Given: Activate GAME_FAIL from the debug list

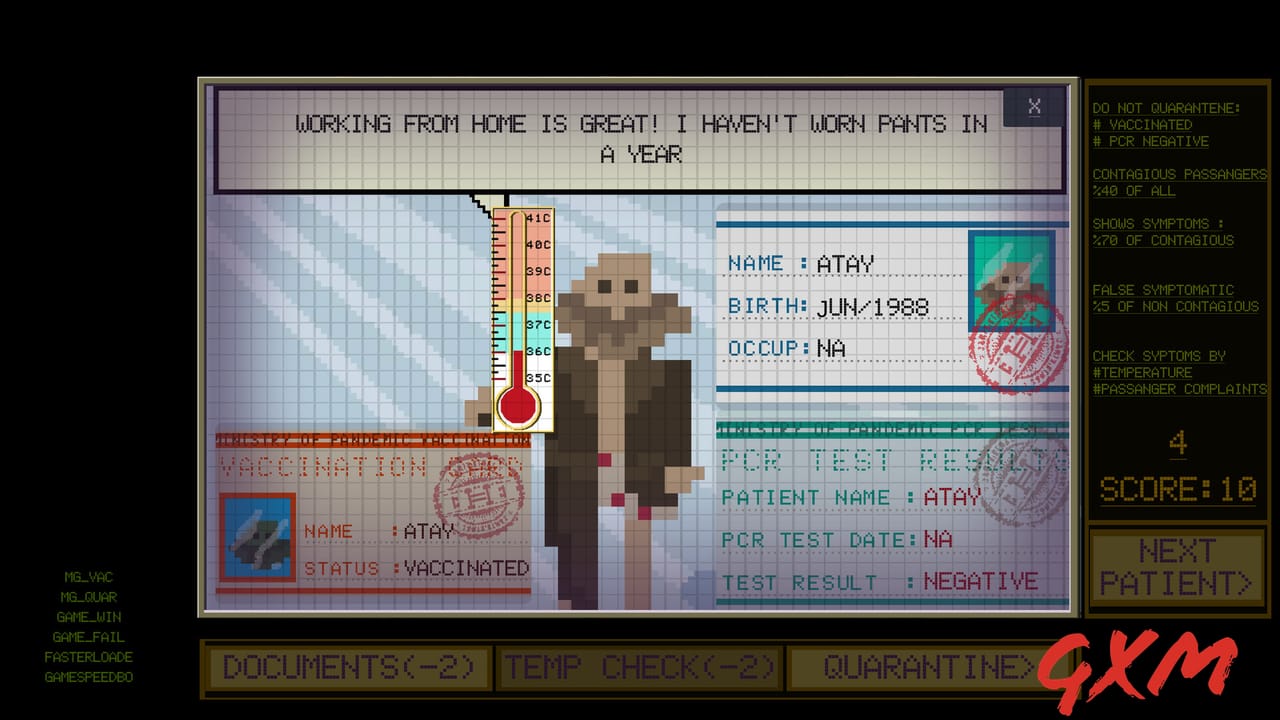Looking at the screenshot, I should coord(87,637).
